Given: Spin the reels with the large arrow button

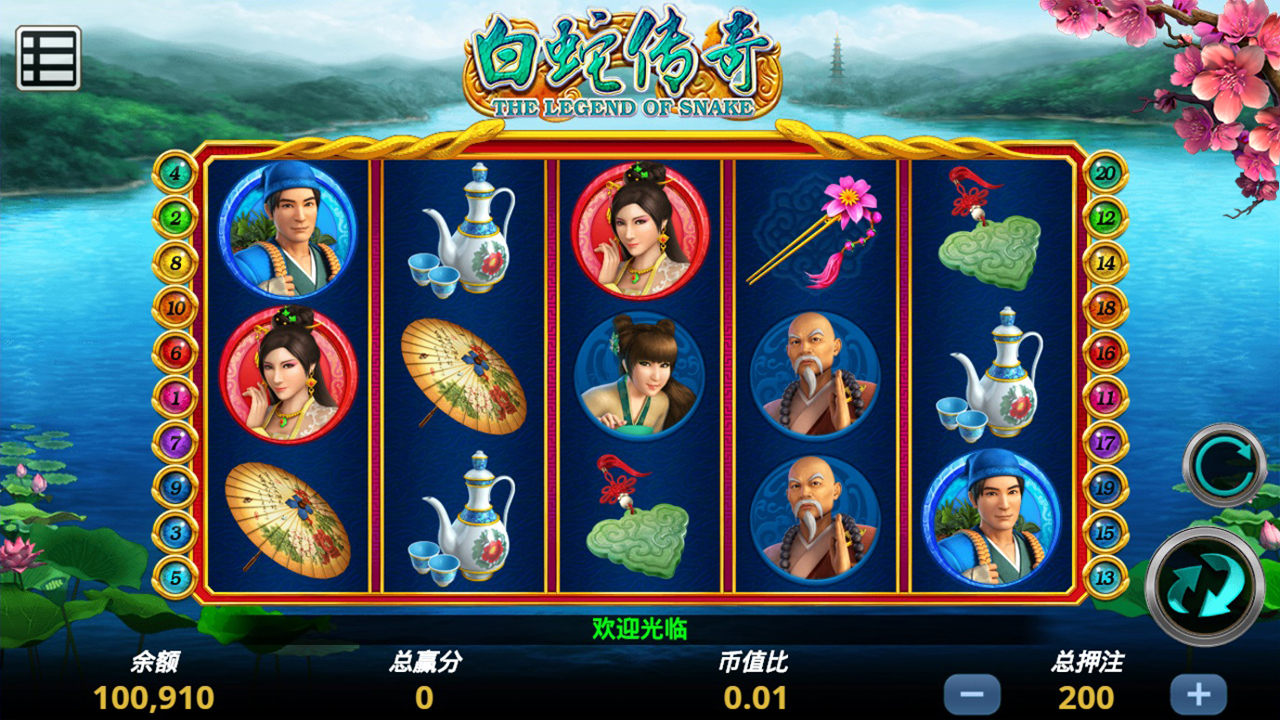Looking at the screenshot, I should 1204,585.
